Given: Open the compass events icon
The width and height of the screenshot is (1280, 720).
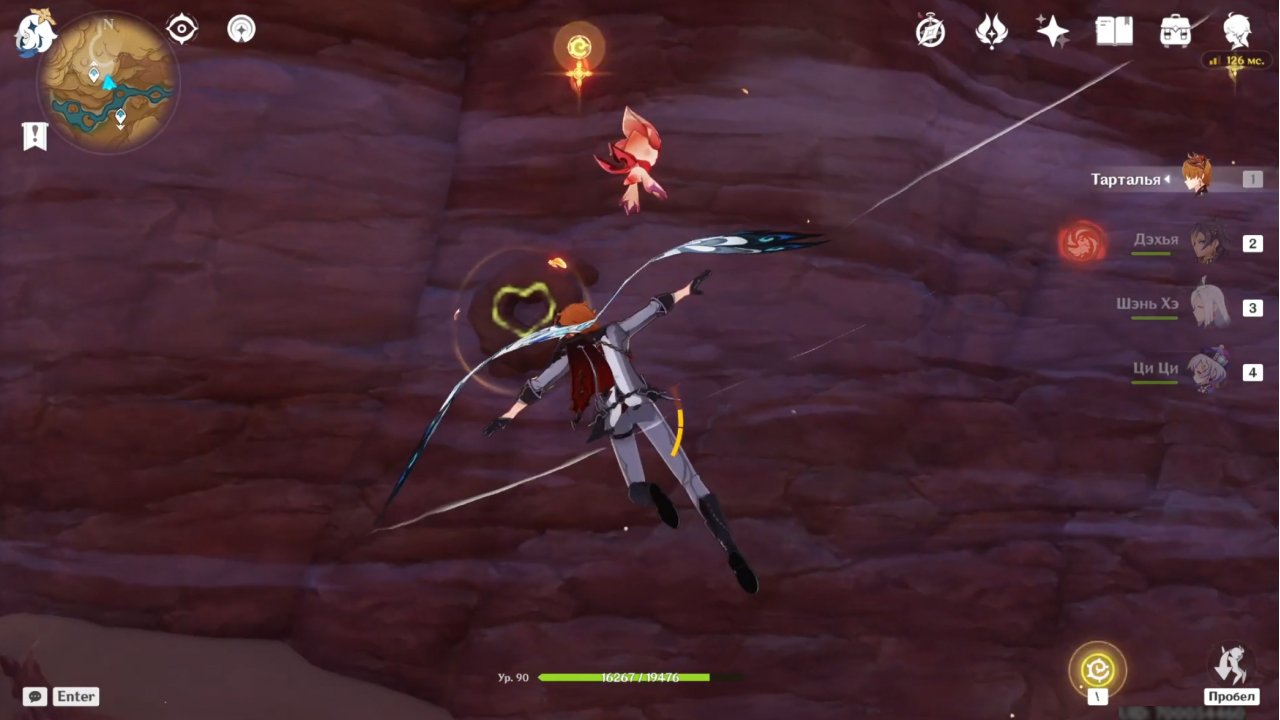Looking at the screenshot, I should [x=930, y=32].
